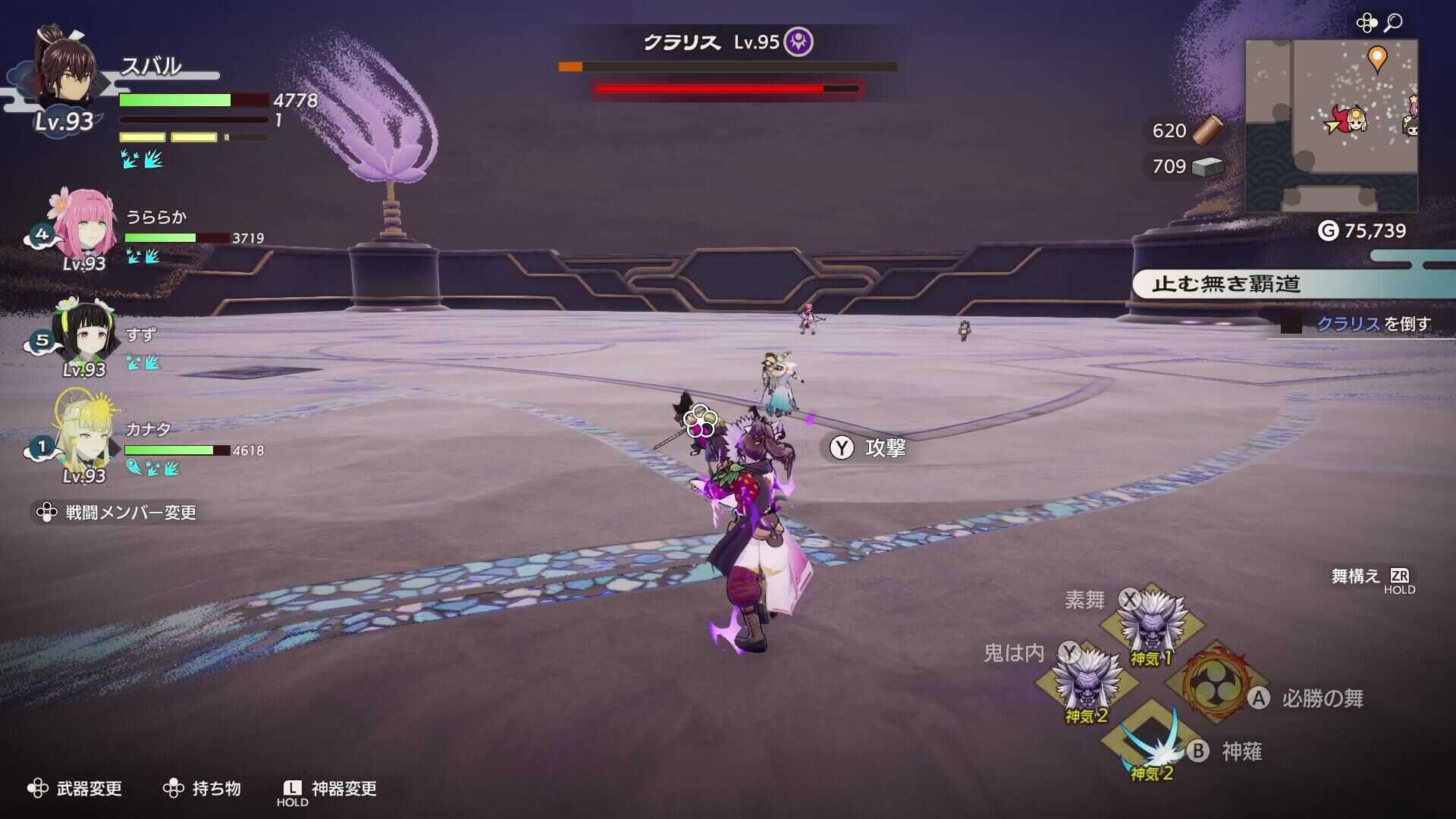Open 持ち物 from the bottom menu
The image size is (1456, 819).
coord(215,788)
